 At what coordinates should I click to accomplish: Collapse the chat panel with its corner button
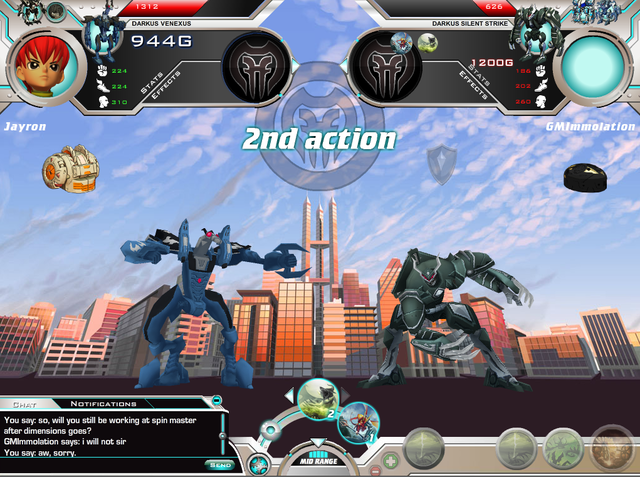tap(217, 402)
